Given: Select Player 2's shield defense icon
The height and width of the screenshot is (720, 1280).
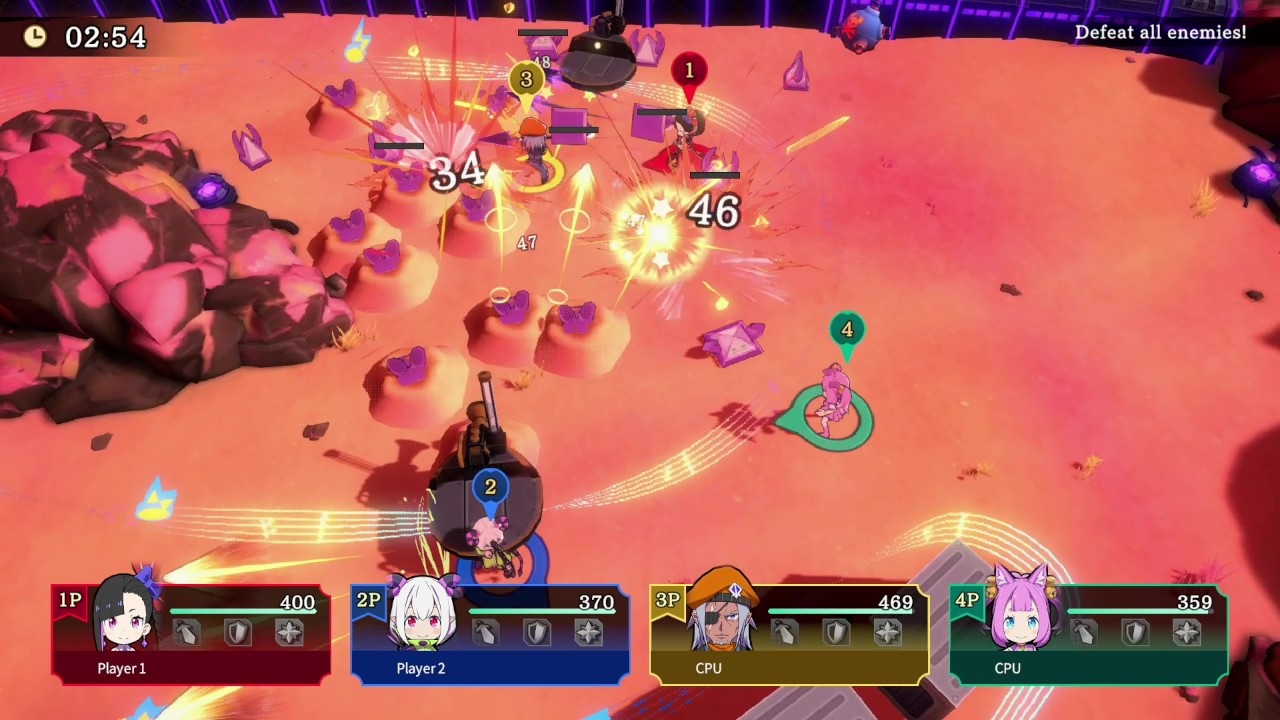Looking at the screenshot, I should tap(536, 632).
